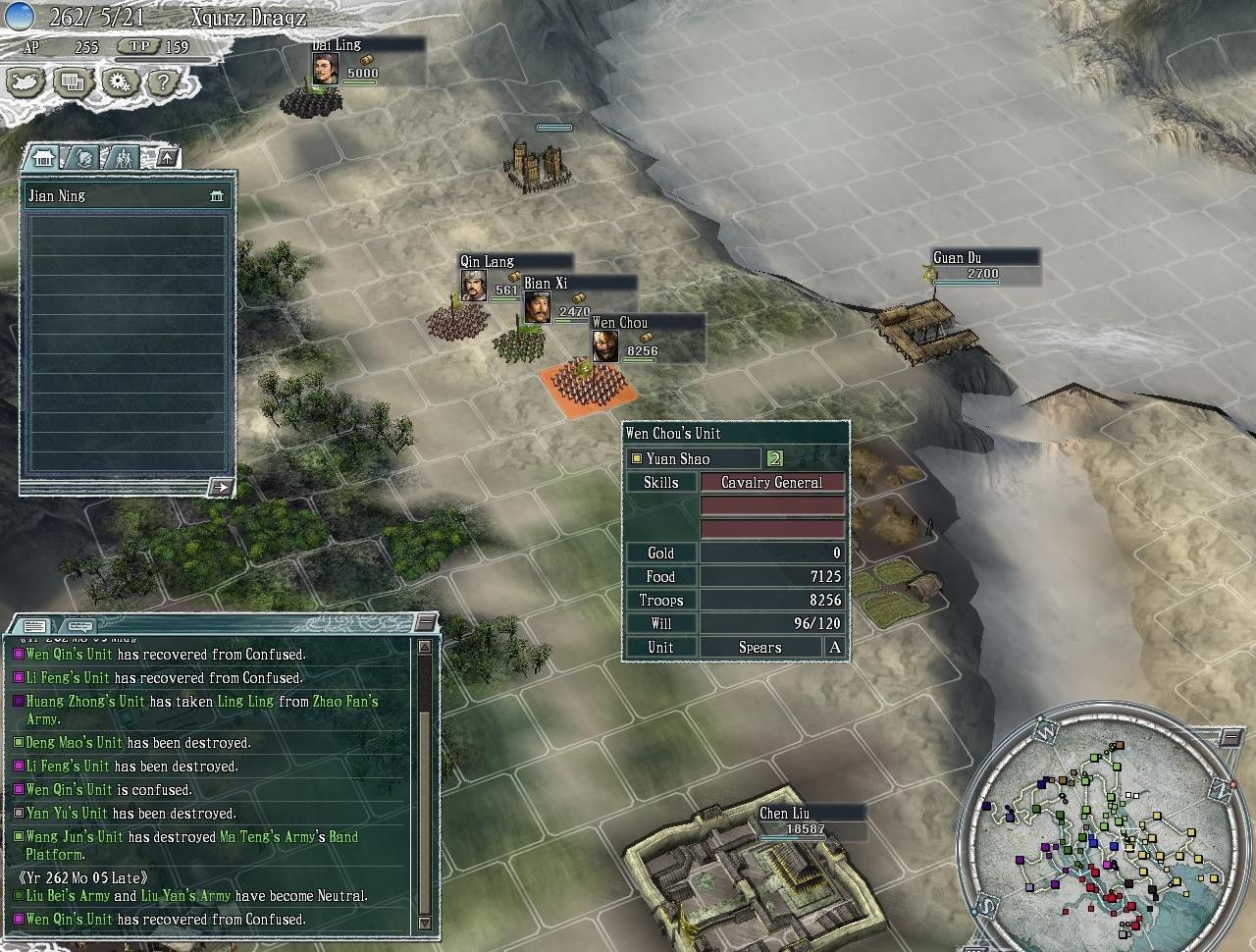Select Wen Chou's unit portrait
This screenshot has width=1256, height=952.
pos(605,345)
